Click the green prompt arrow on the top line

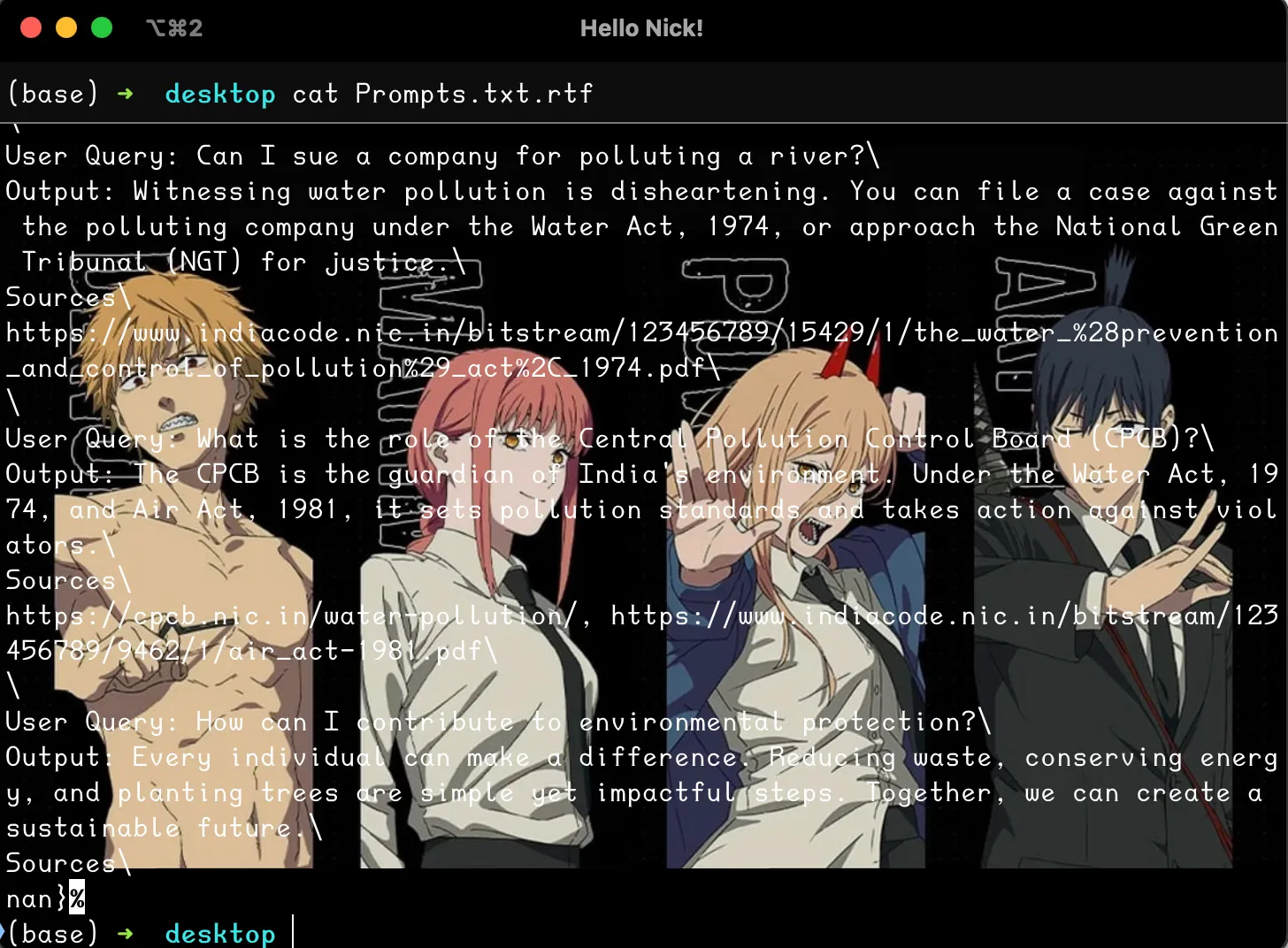[126, 94]
